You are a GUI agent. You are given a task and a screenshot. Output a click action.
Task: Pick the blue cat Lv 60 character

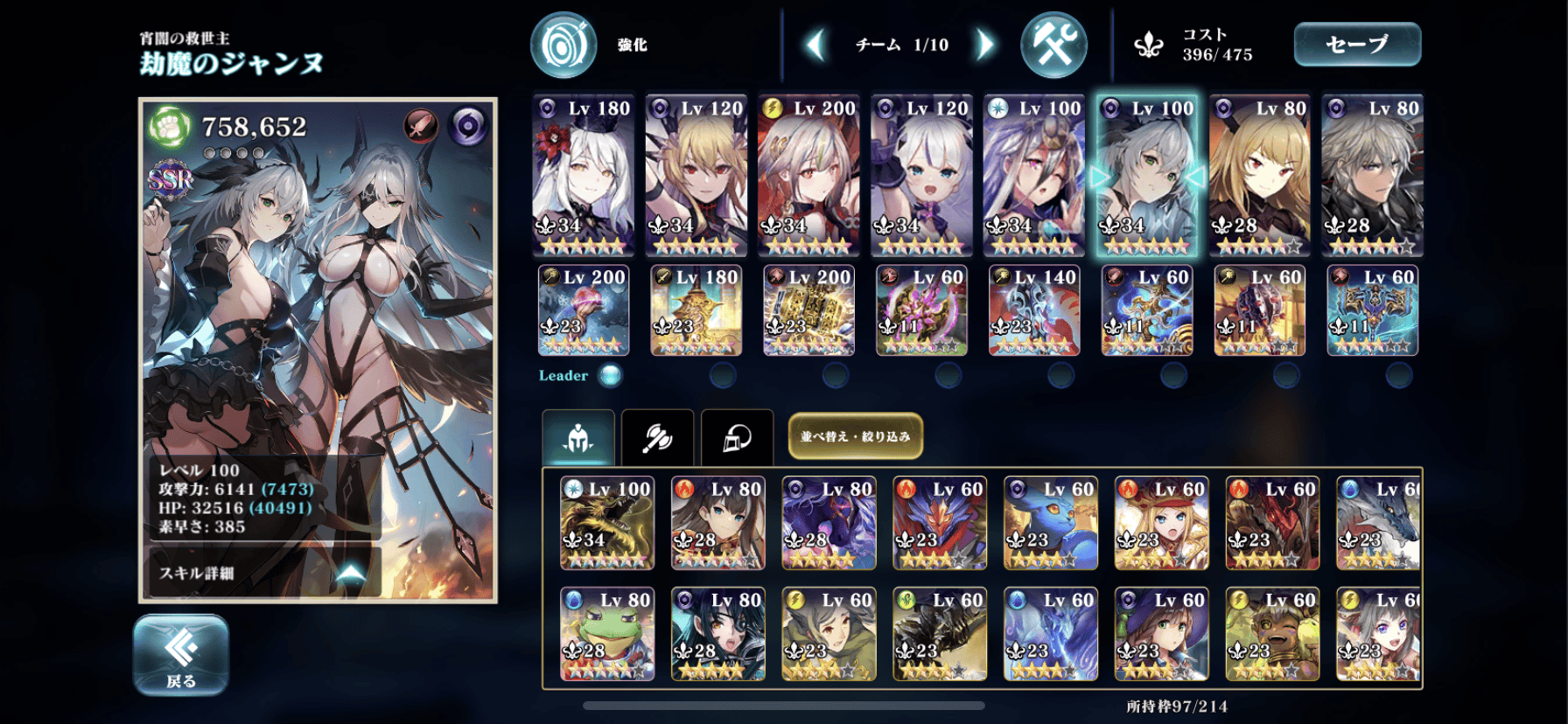click(x=1050, y=523)
